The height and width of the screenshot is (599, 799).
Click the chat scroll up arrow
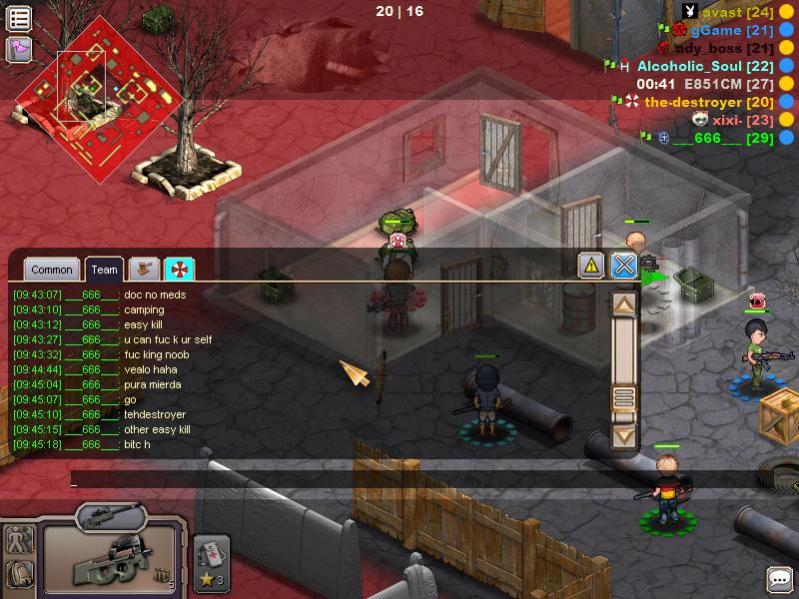point(624,304)
